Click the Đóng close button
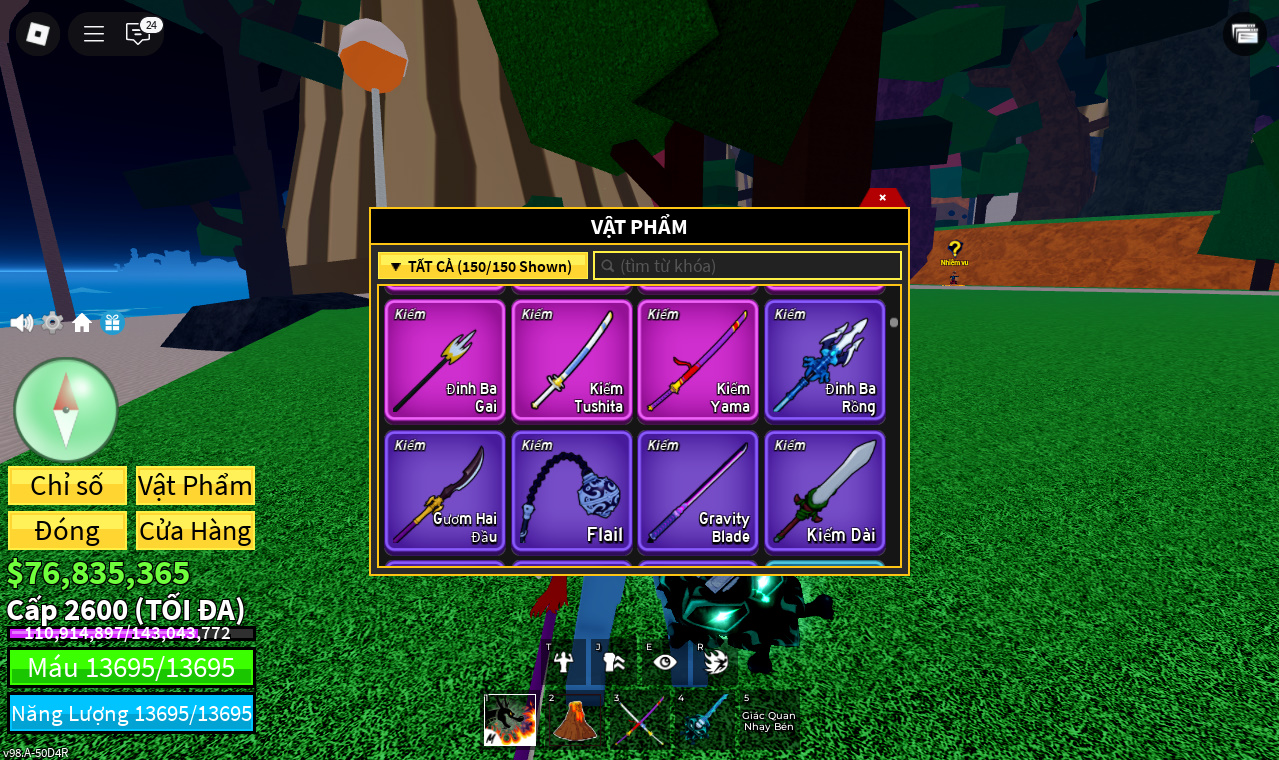1279x760 pixels. point(67,530)
